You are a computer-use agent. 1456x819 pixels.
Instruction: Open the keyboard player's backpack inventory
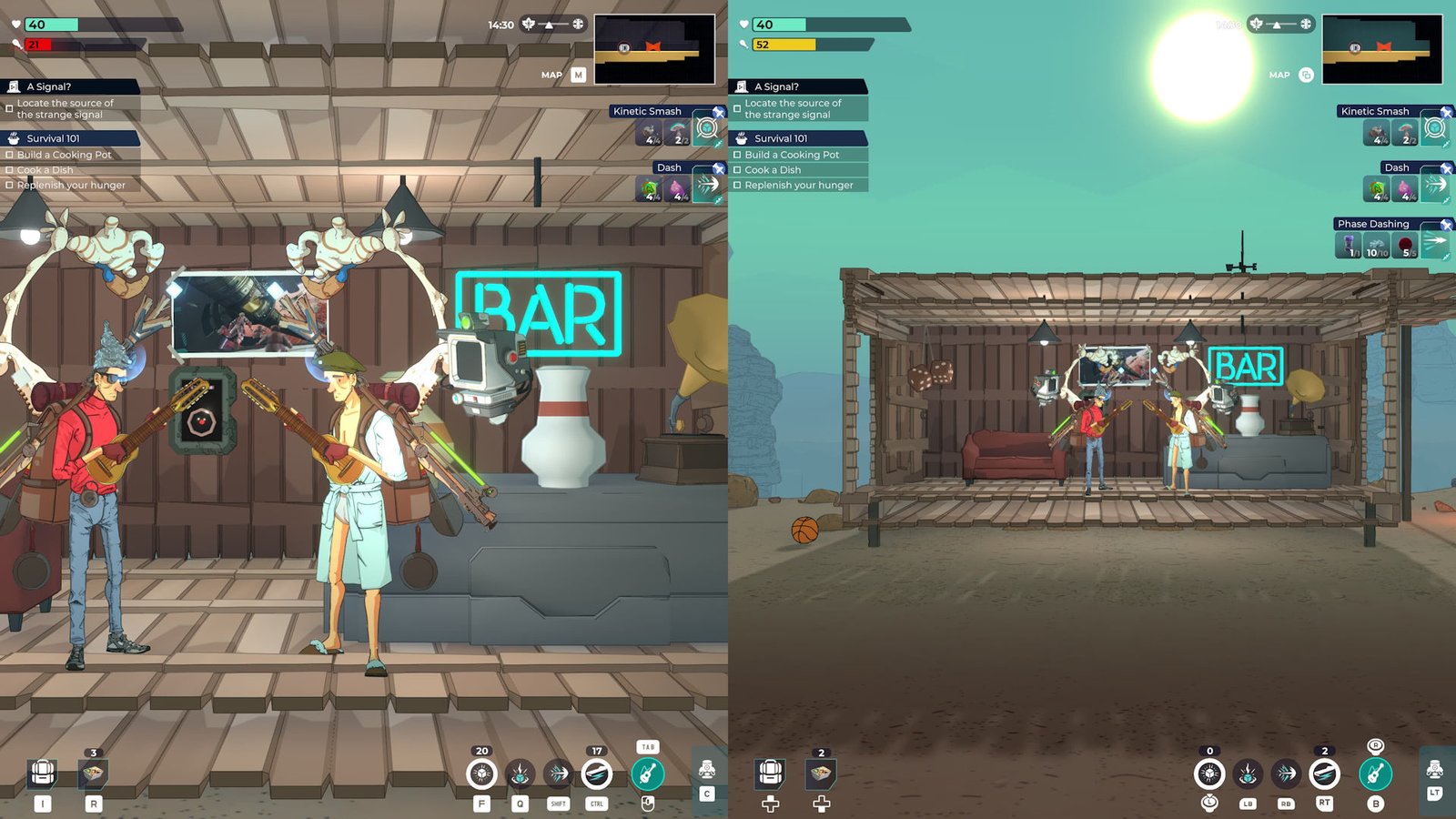click(x=42, y=773)
